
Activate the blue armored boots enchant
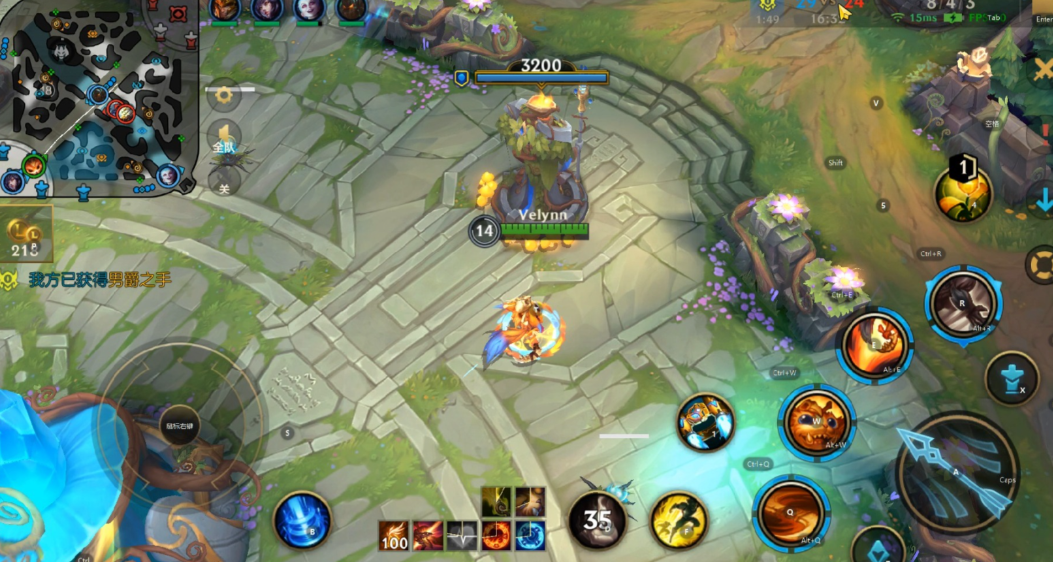706,421
